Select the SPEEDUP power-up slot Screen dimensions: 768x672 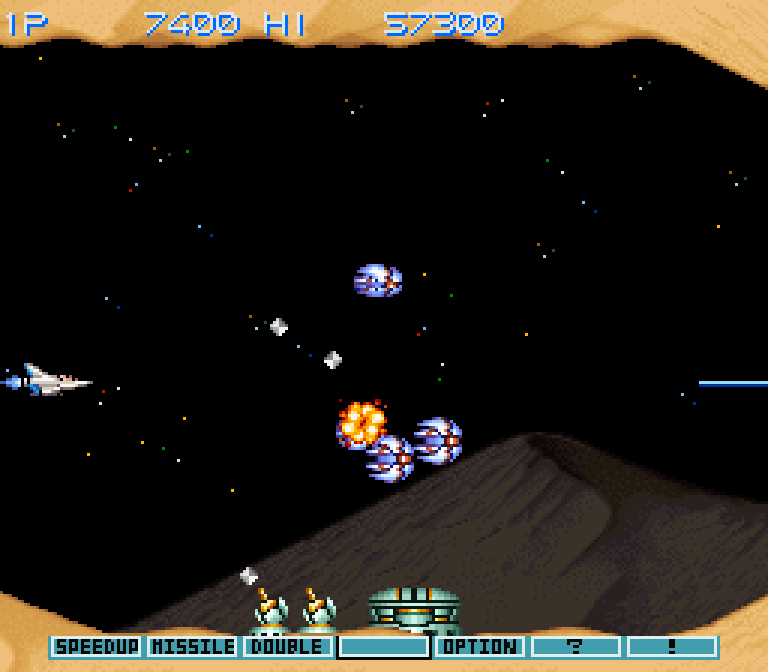[x=96, y=647]
